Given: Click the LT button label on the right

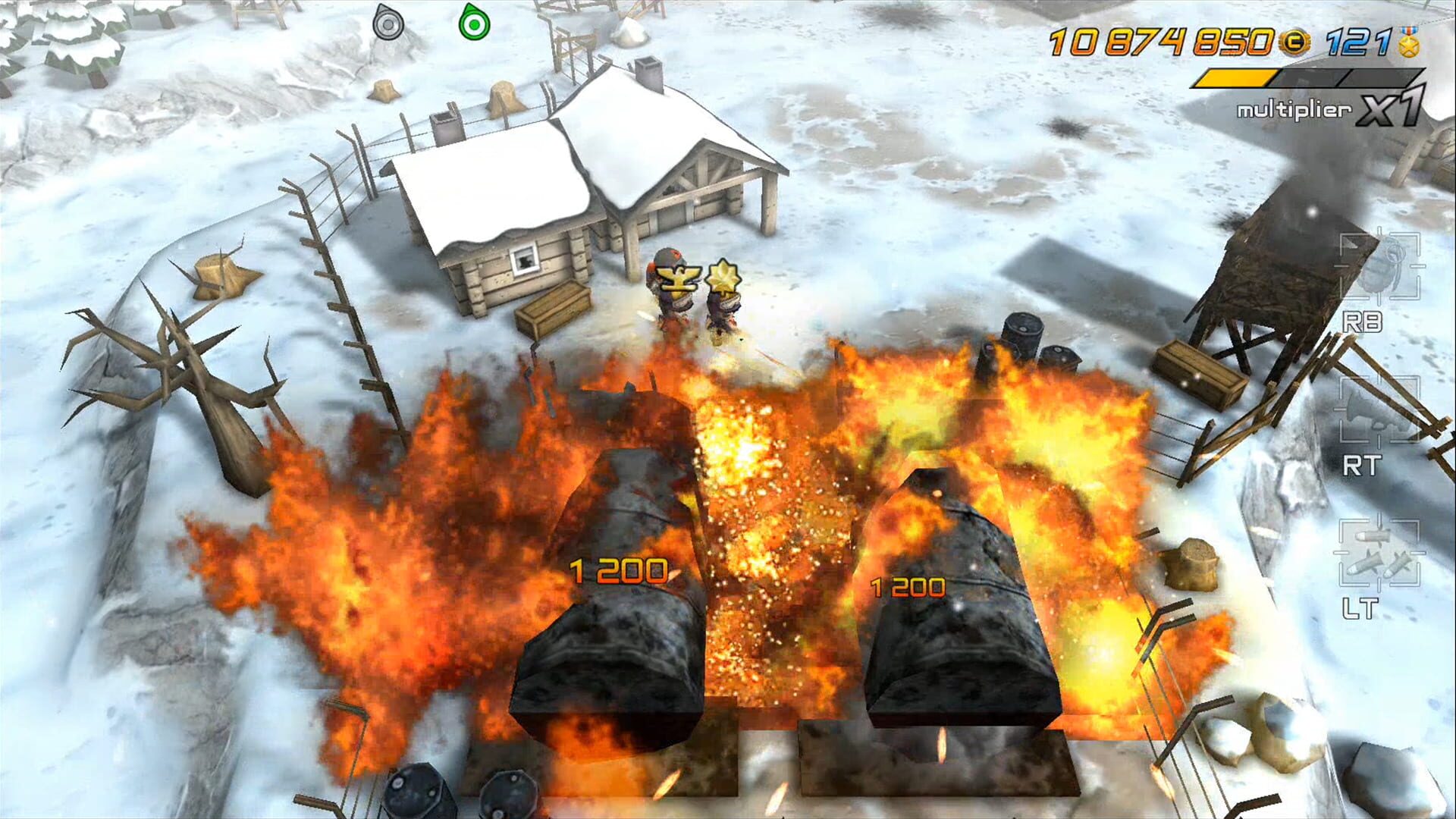Looking at the screenshot, I should pyautogui.click(x=1362, y=605).
